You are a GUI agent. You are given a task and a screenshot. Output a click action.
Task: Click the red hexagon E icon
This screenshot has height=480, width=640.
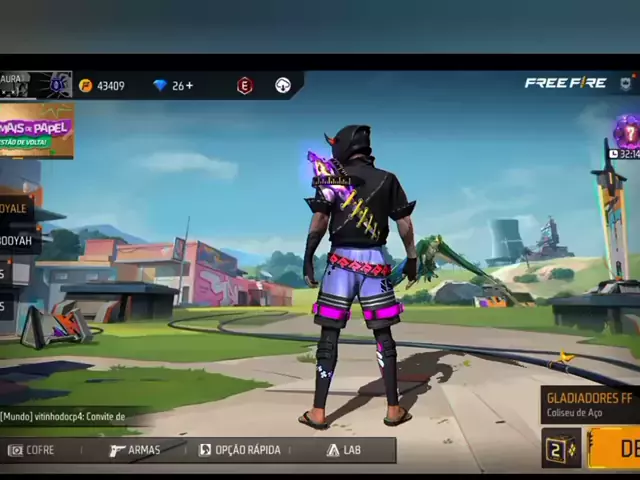click(245, 86)
